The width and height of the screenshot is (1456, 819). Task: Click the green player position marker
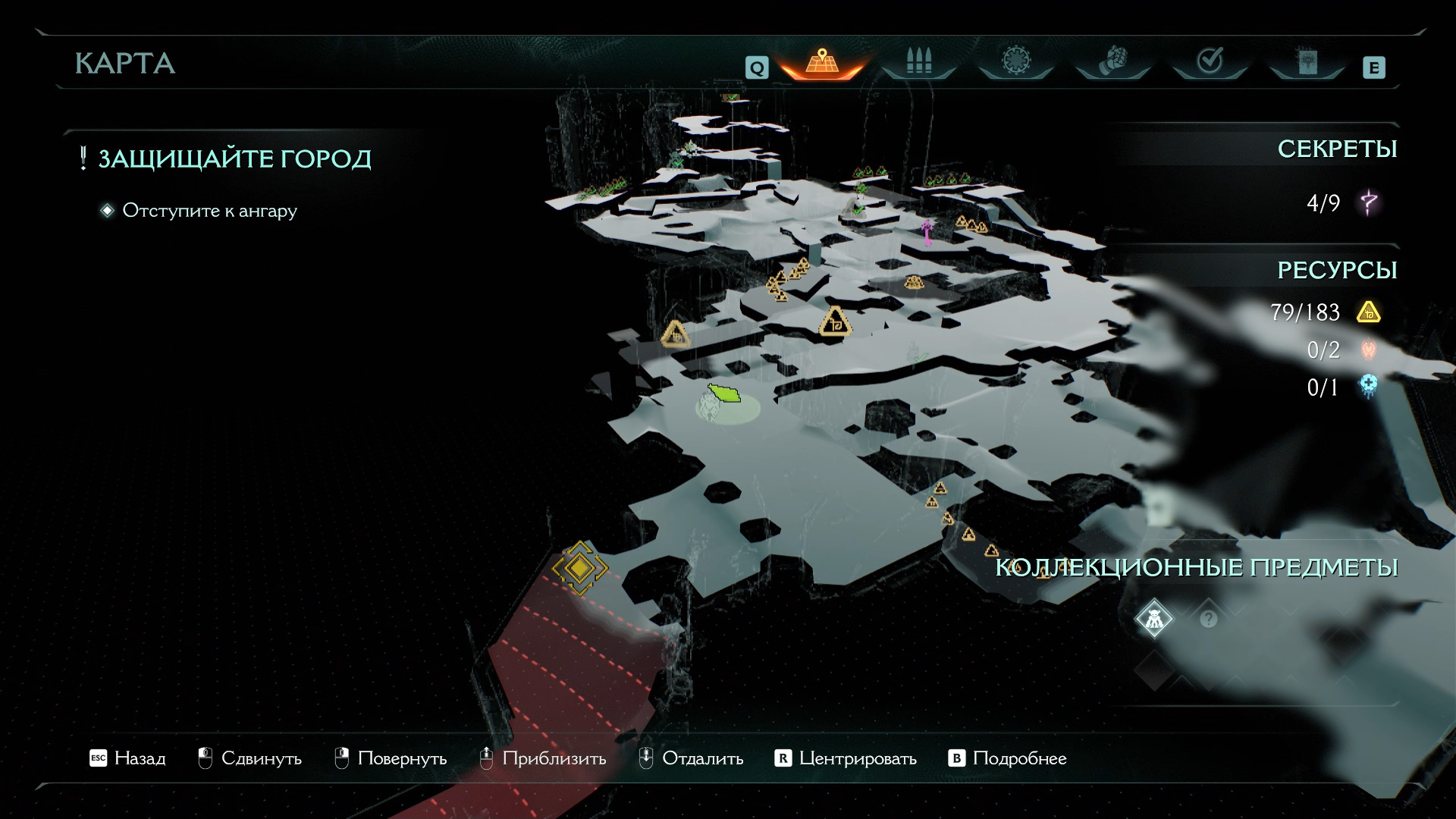click(x=725, y=394)
